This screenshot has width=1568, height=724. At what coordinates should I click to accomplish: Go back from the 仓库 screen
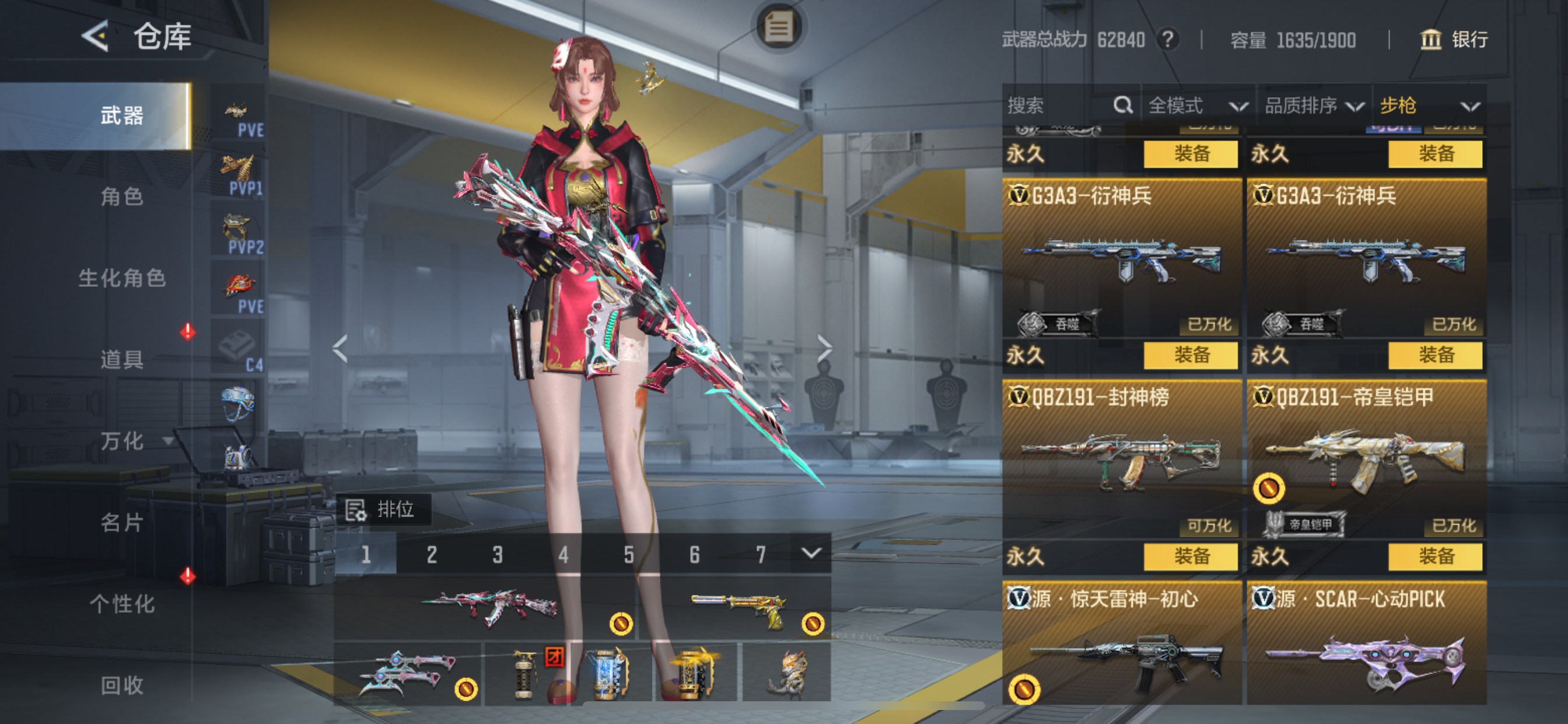[95, 36]
